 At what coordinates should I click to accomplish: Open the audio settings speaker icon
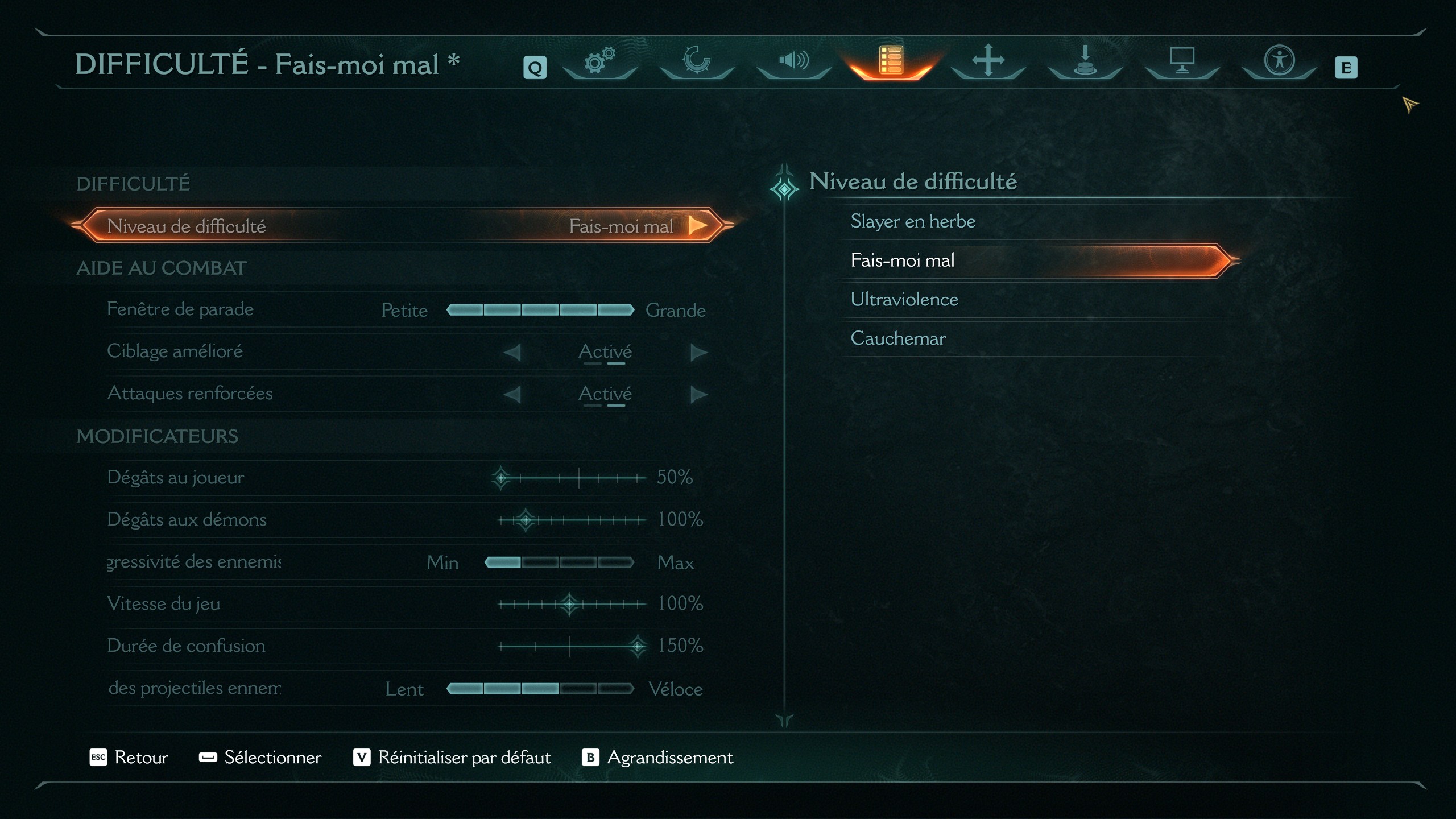point(794,60)
